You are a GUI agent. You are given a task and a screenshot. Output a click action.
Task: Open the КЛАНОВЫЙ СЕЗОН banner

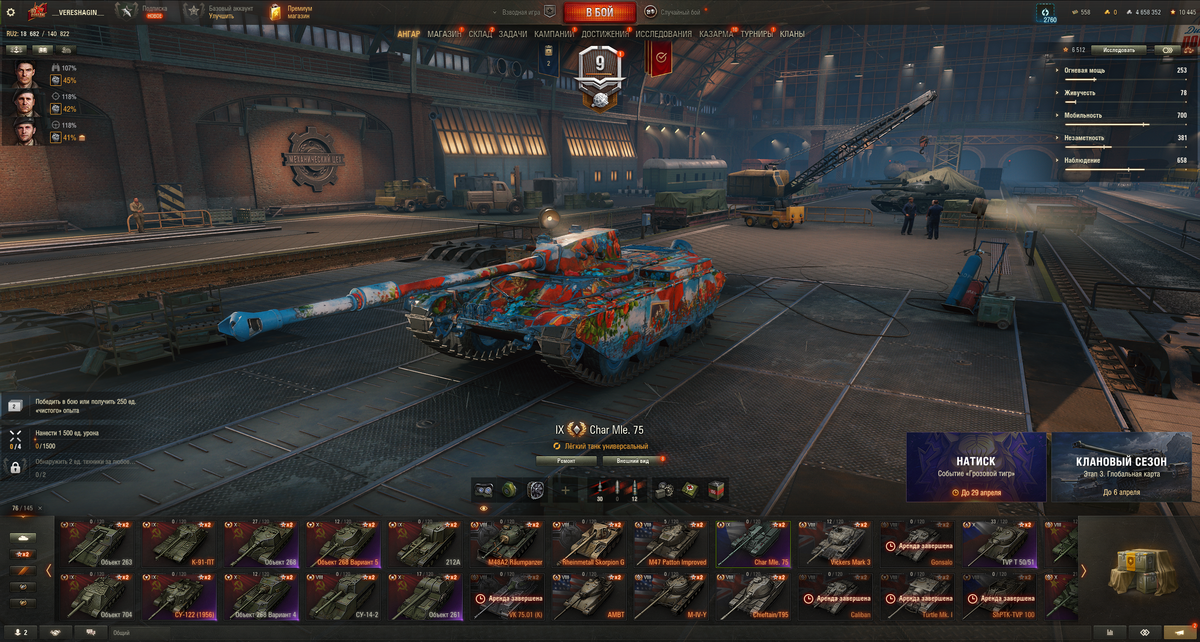pyautogui.click(x=1120, y=467)
